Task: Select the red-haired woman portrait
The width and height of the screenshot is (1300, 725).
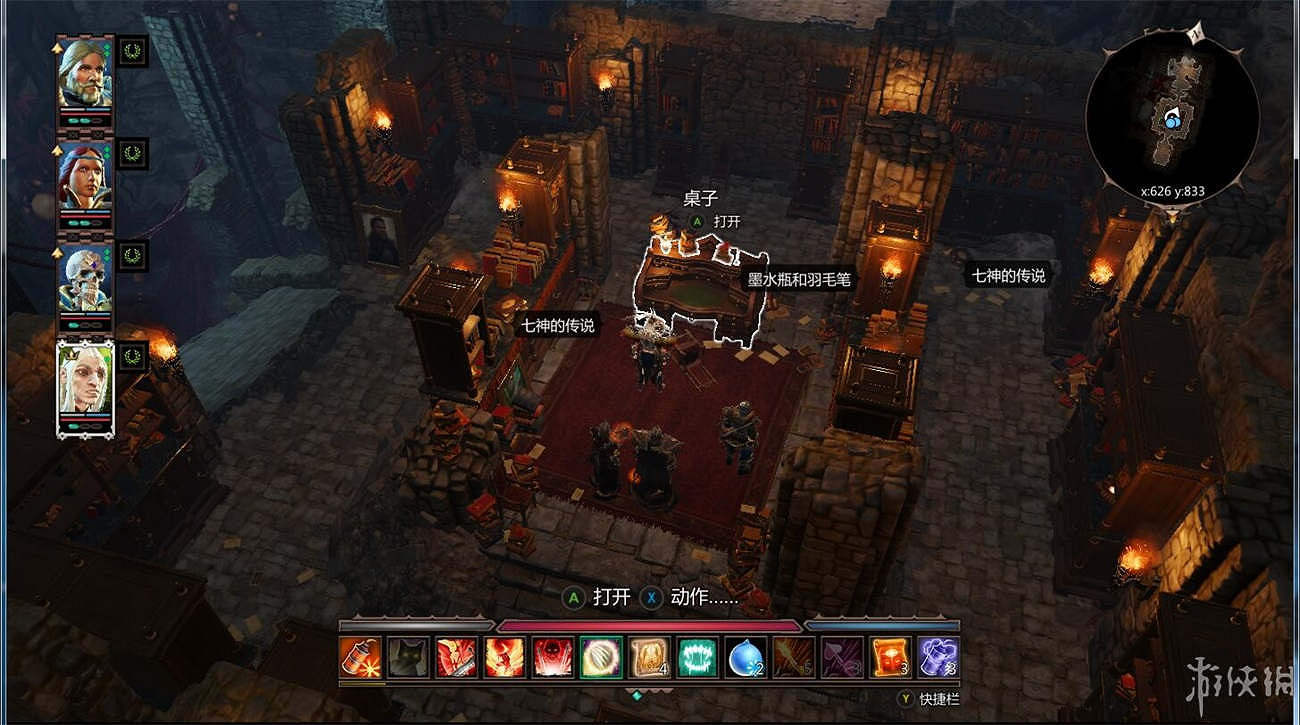Action: click(85, 177)
